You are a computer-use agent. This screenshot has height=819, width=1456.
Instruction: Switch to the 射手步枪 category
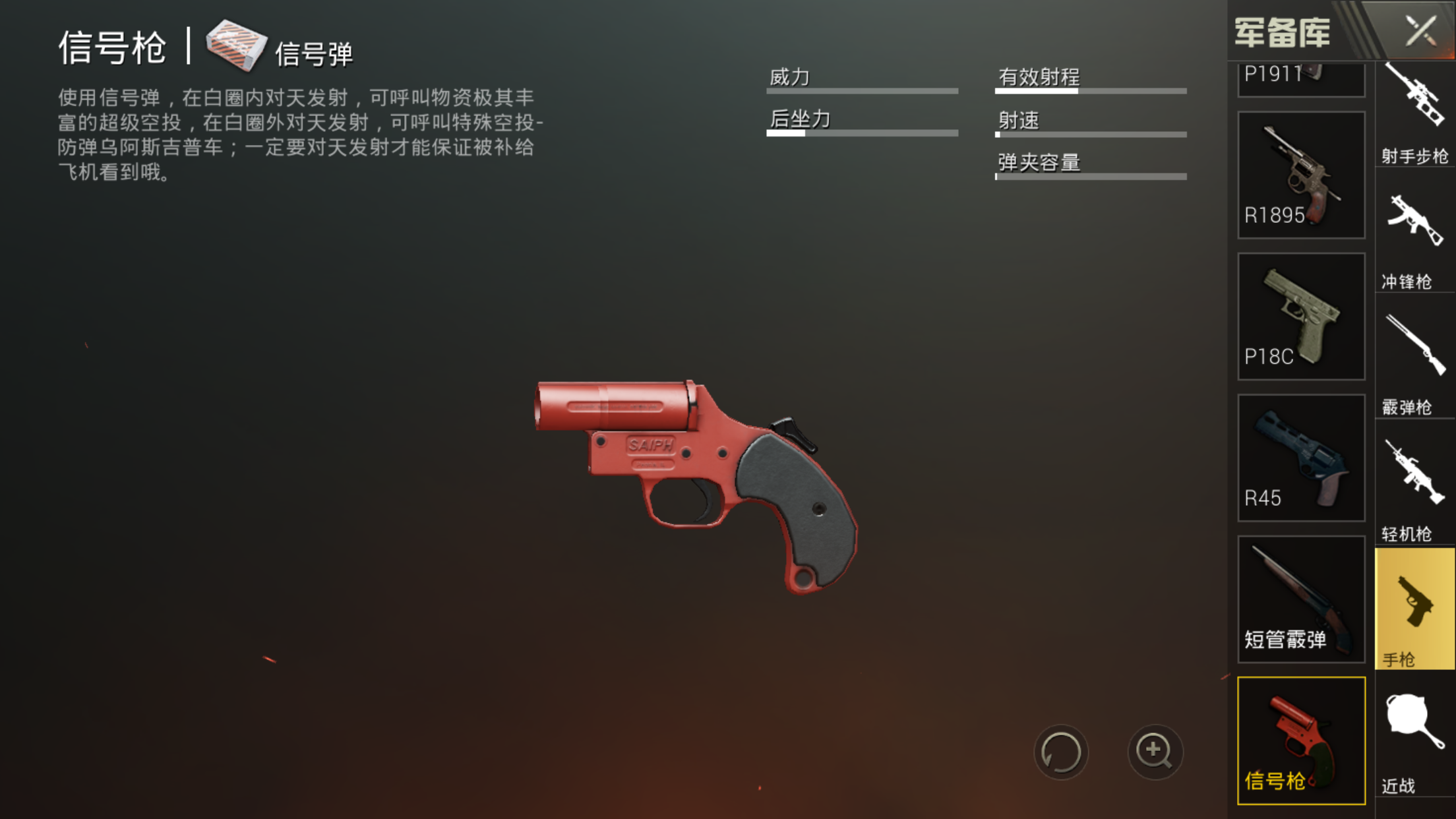coord(1414,112)
